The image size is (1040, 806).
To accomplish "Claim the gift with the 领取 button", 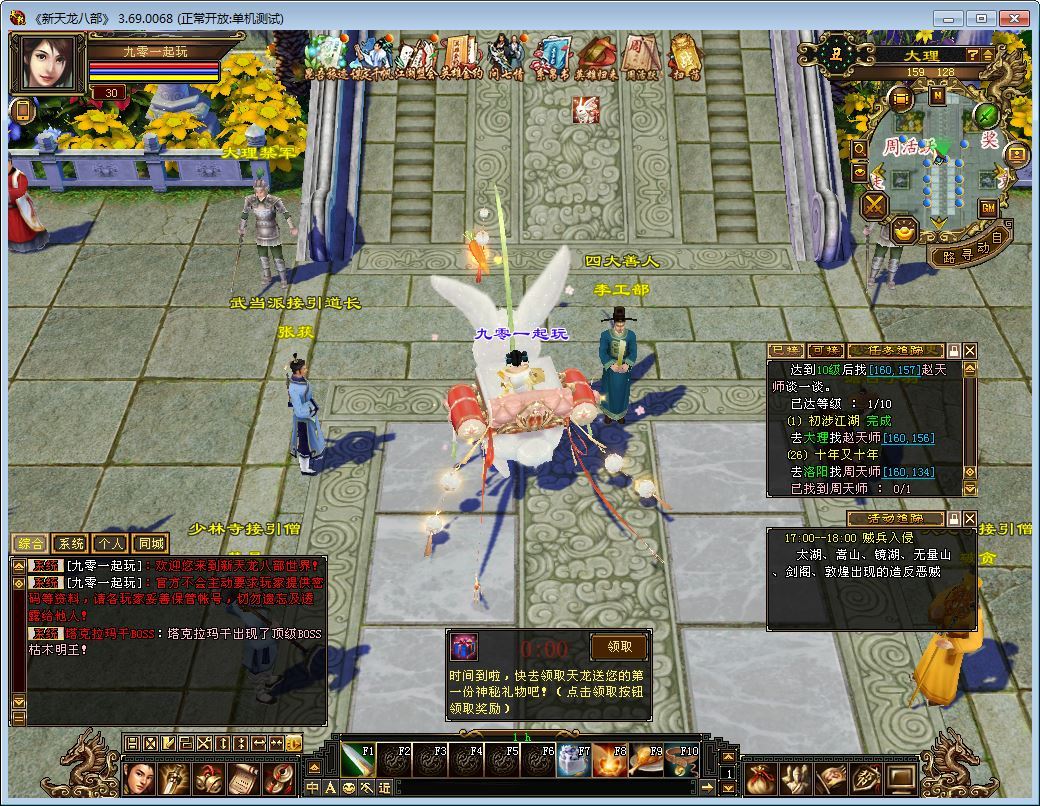I will point(619,647).
